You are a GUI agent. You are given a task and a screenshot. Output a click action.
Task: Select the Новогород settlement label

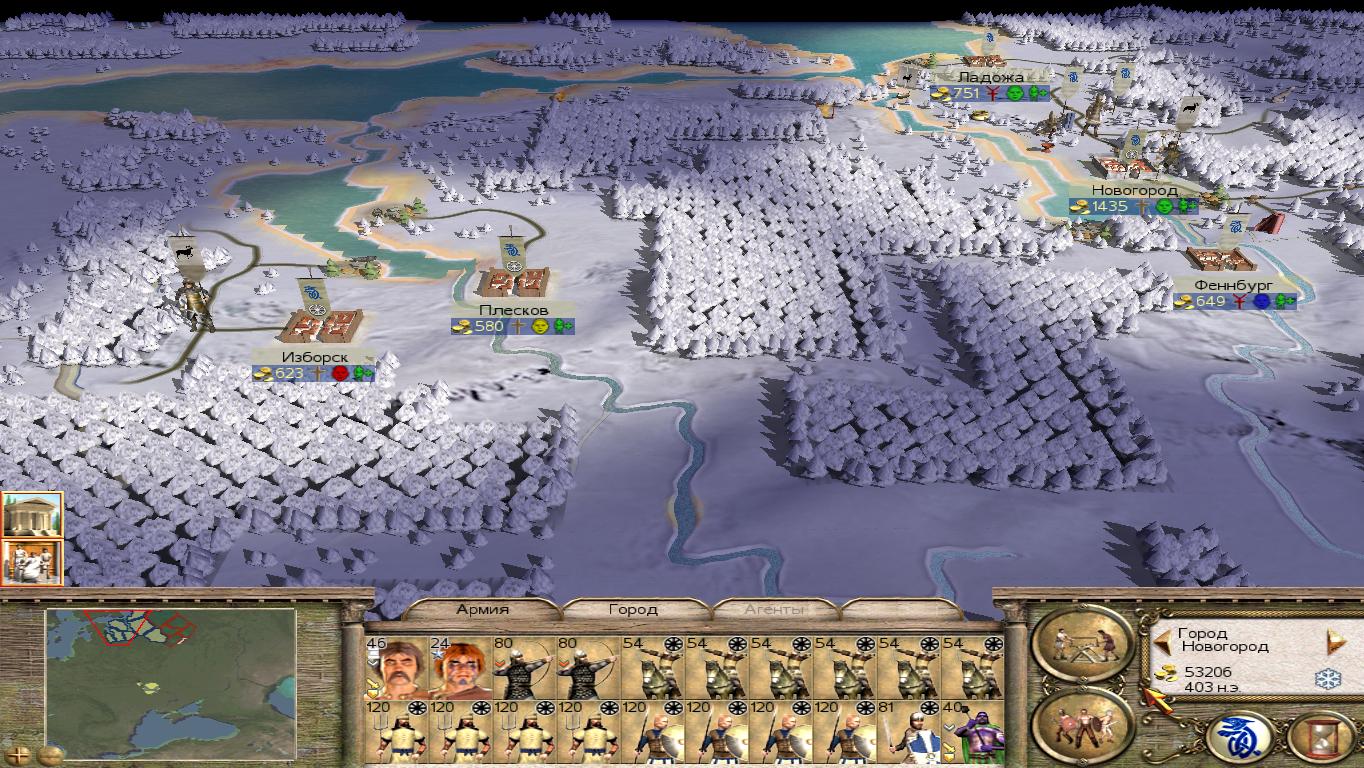1134,190
